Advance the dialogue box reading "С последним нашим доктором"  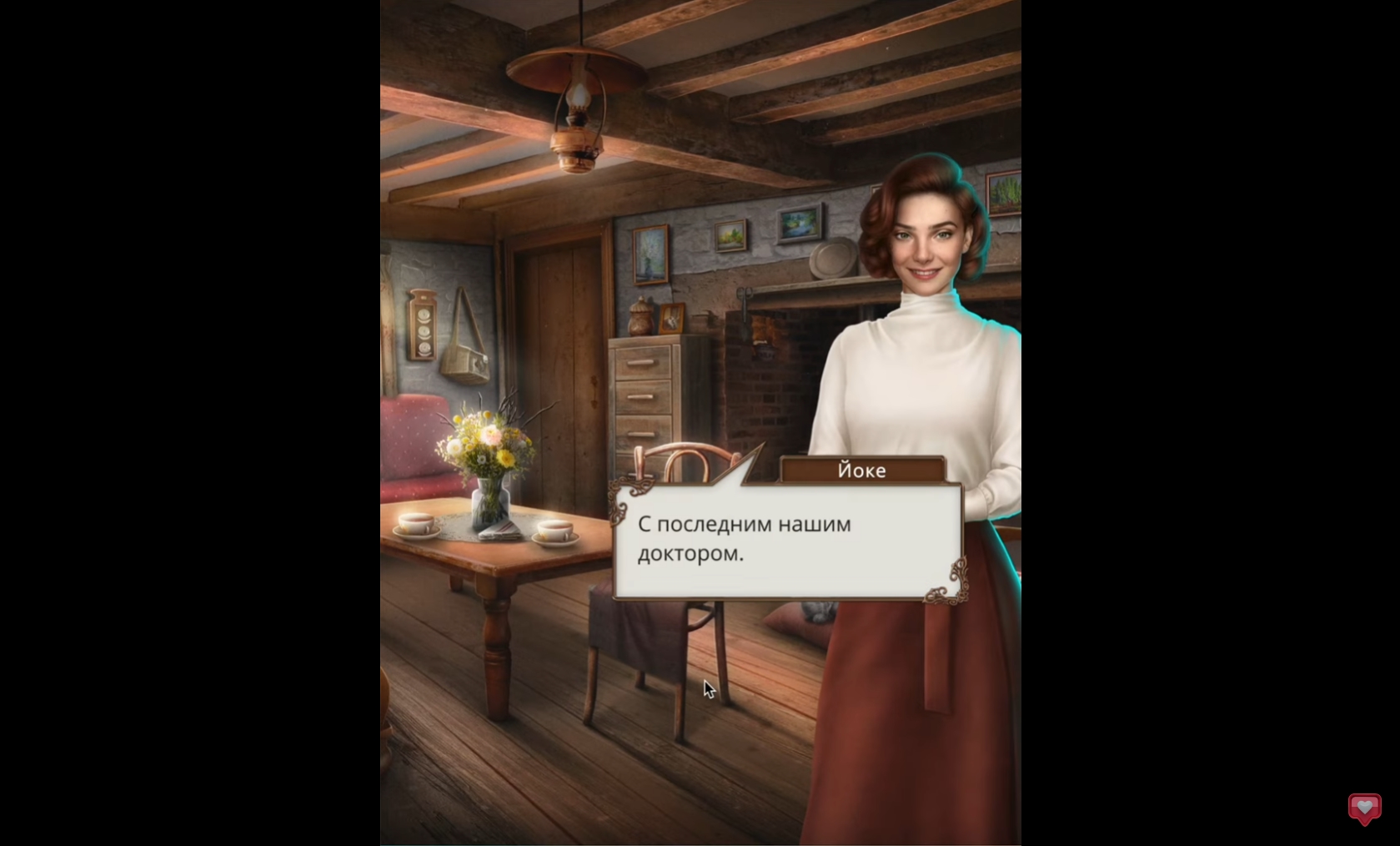(787, 540)
